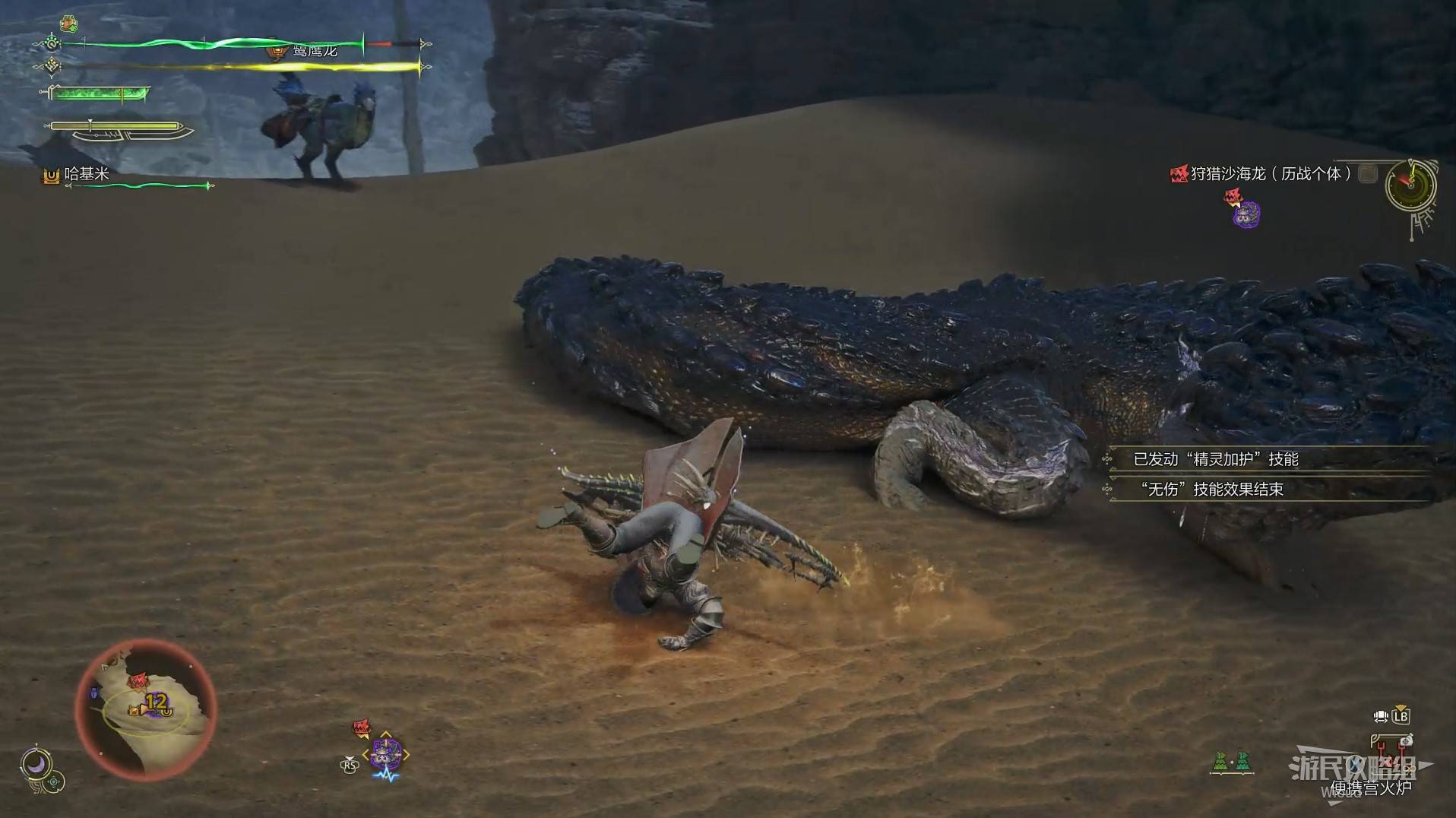Click the 鸳鹰龙 Seikret name label
The width and height of the screenshot is (1456, 818).
[315, 51]
